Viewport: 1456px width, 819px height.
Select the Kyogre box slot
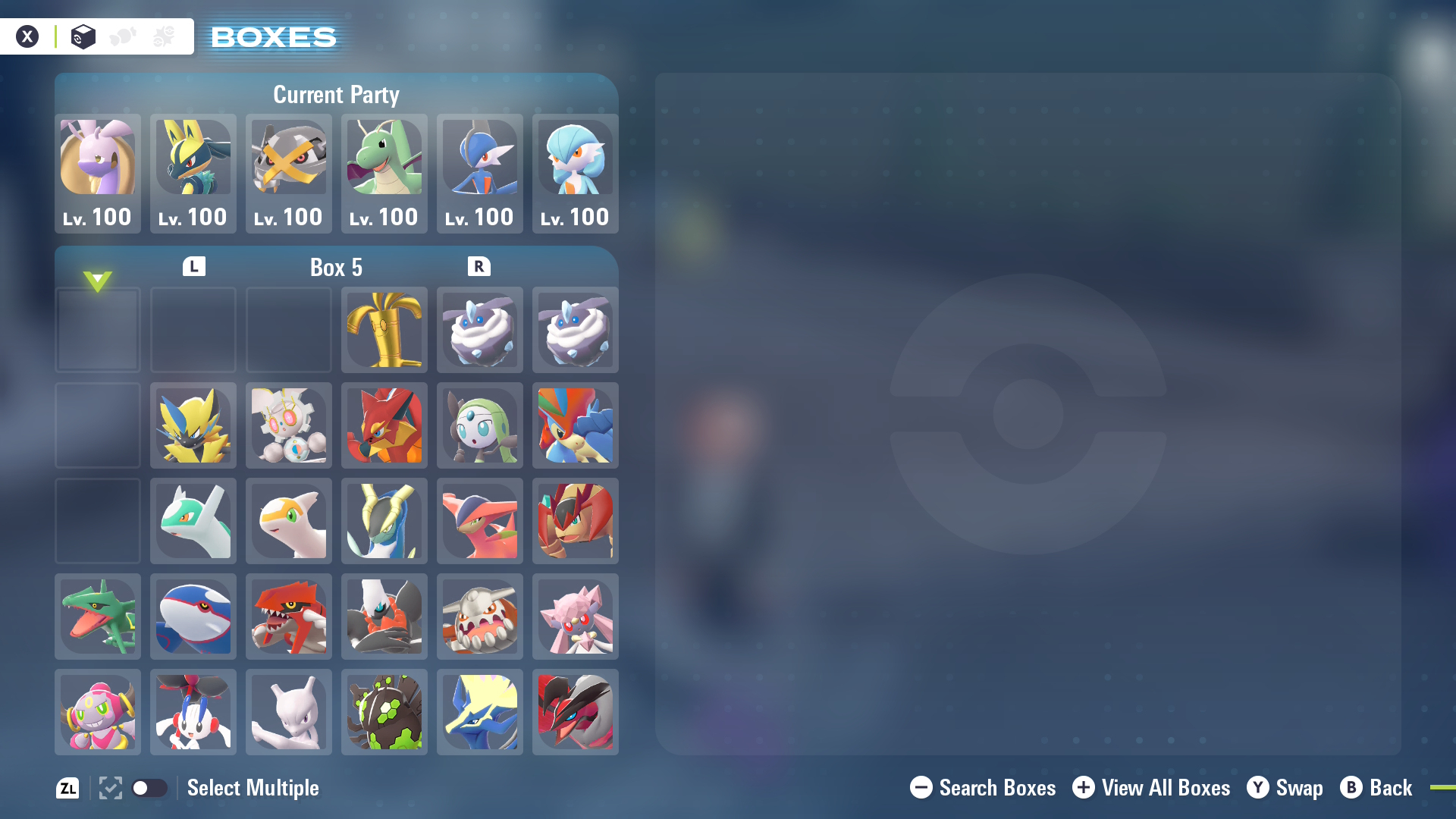pyautogui.click(x=193, y=617)
